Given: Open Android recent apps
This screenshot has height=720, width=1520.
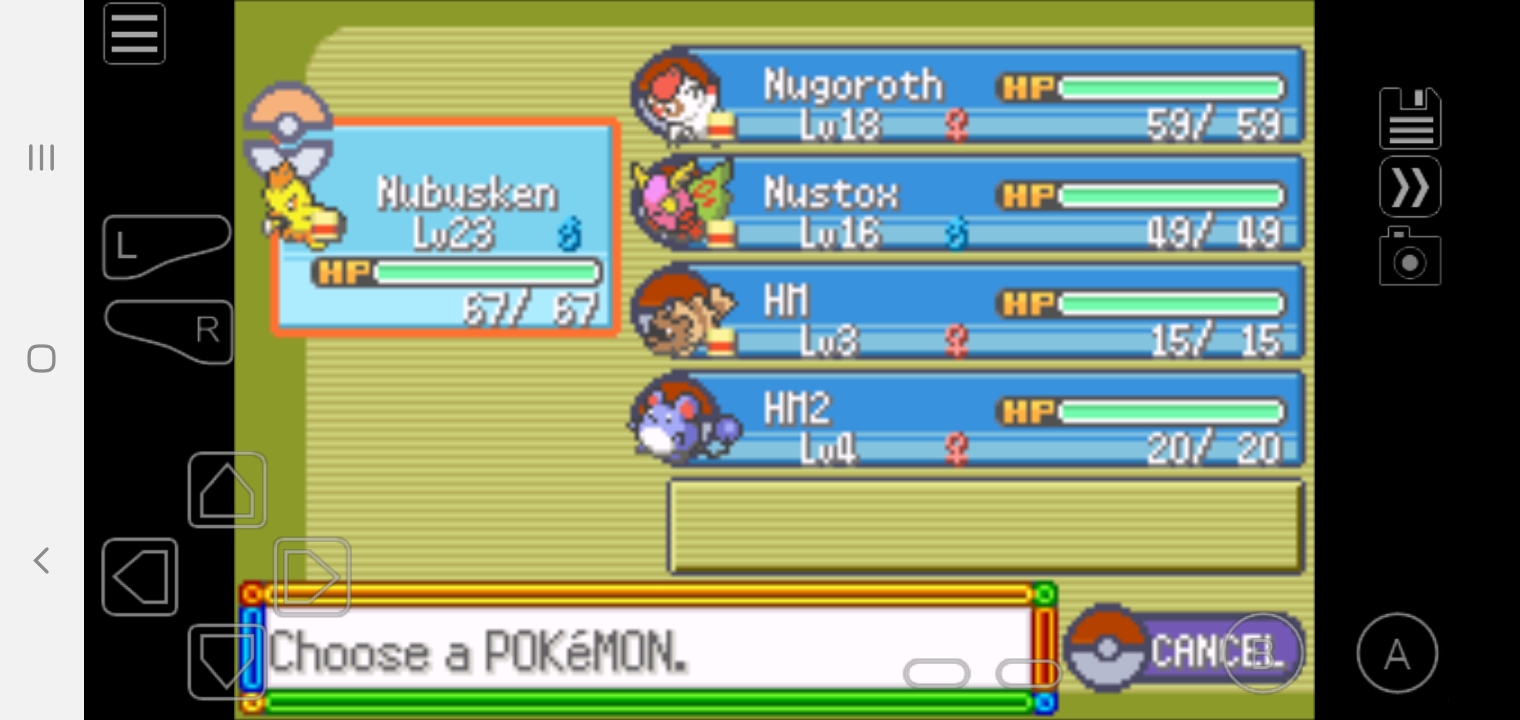Looking at the screenshot, I should point(41,158).
